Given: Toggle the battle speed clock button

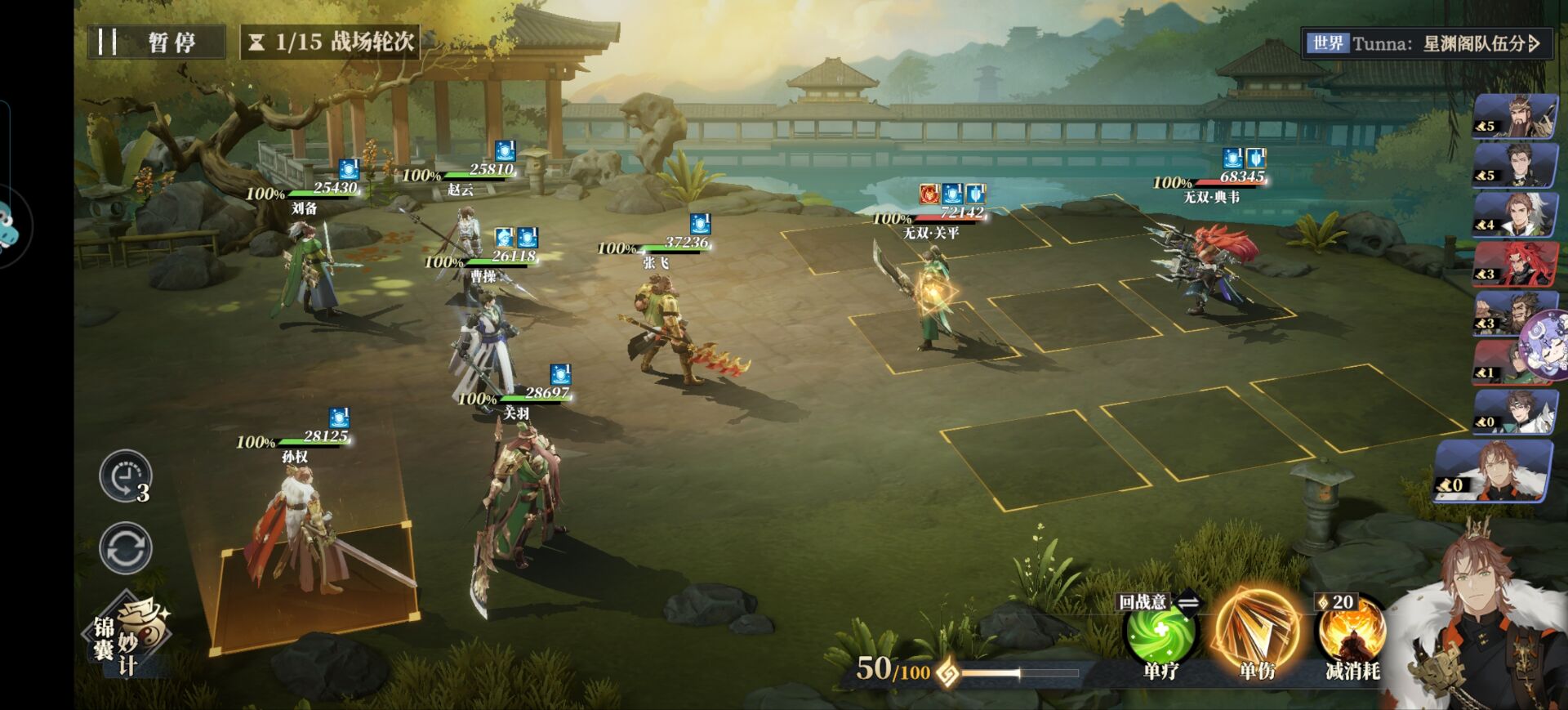Looking at the screenshot, I should point(125,476).
